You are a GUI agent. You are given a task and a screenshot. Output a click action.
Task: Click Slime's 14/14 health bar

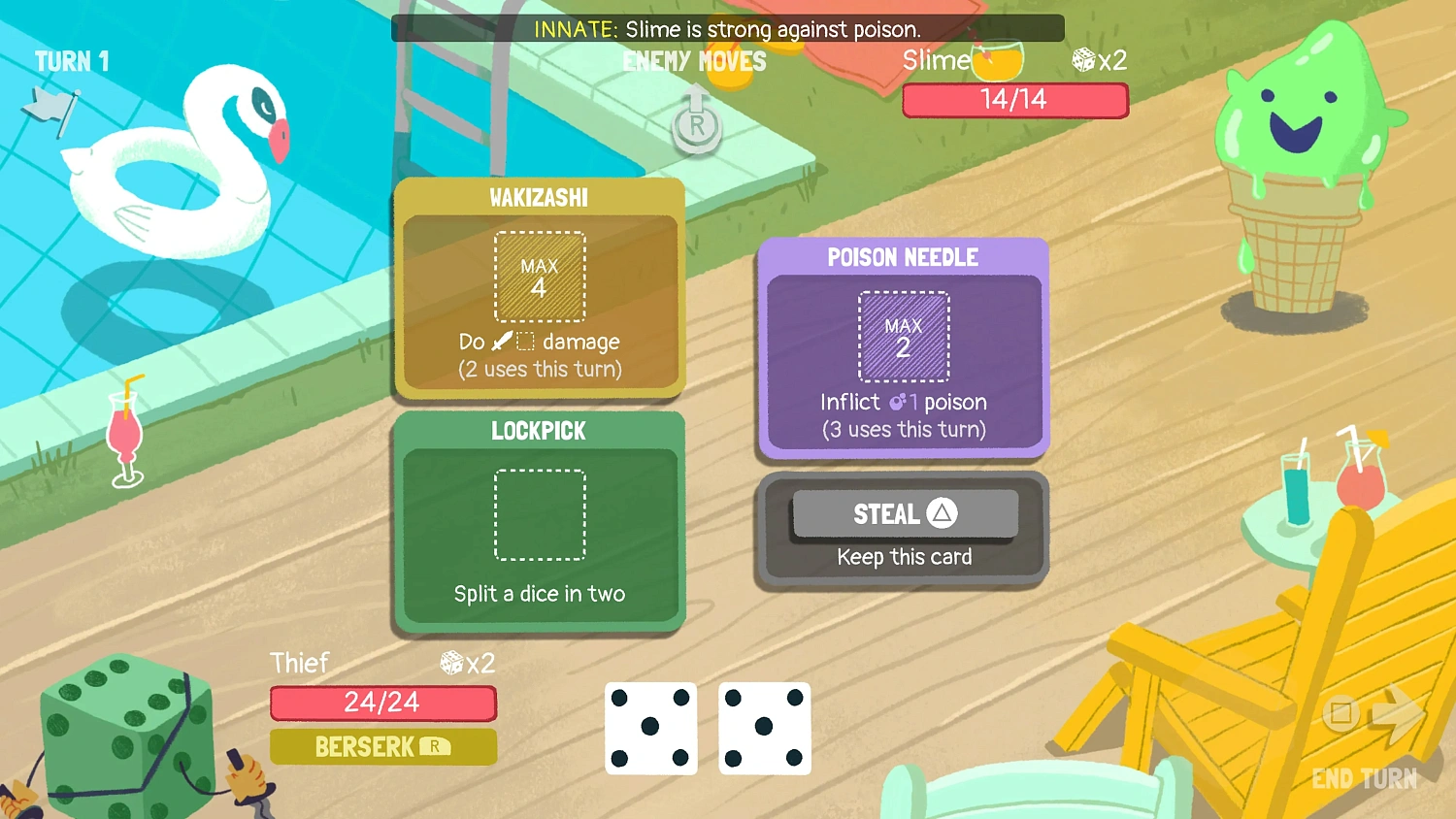click(x=1015, y=99)
